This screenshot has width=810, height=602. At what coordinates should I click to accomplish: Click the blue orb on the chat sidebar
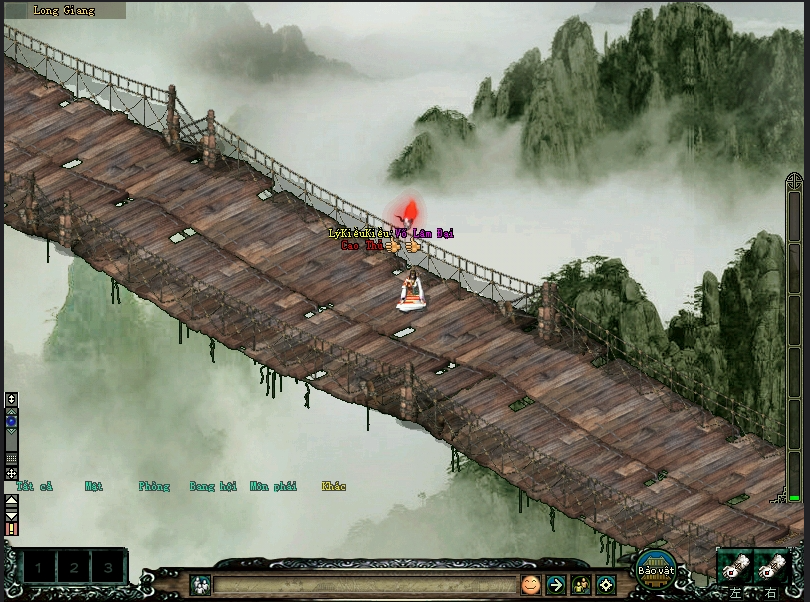coord(12,422)
